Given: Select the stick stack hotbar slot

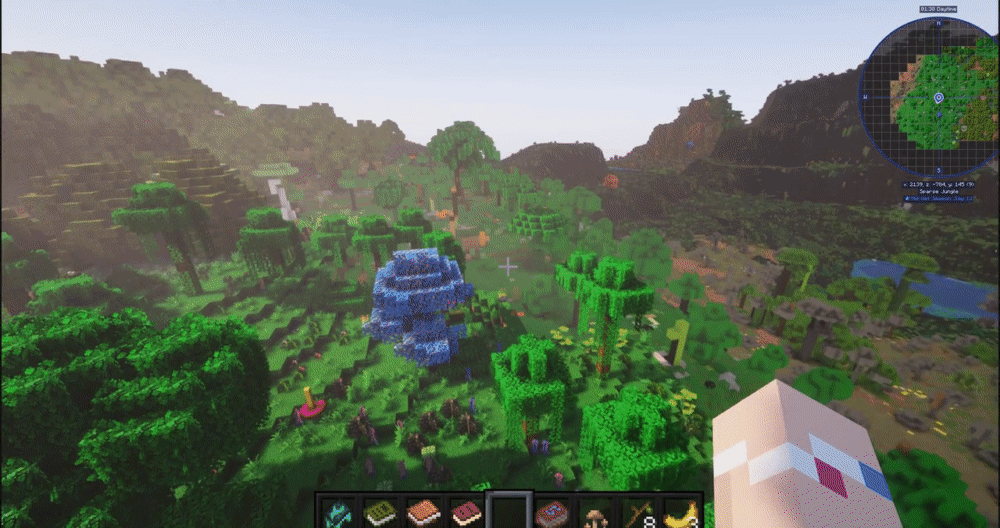Looking at the screenshot, I should (x=638, y=514).
